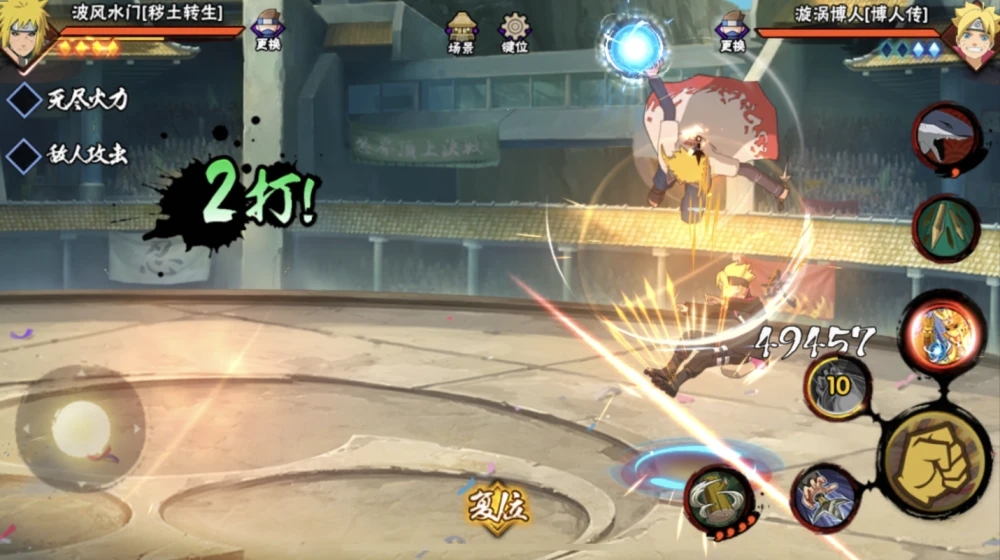Select the 波风水门 character portrait
The image size is (1000, 560).
24,34
